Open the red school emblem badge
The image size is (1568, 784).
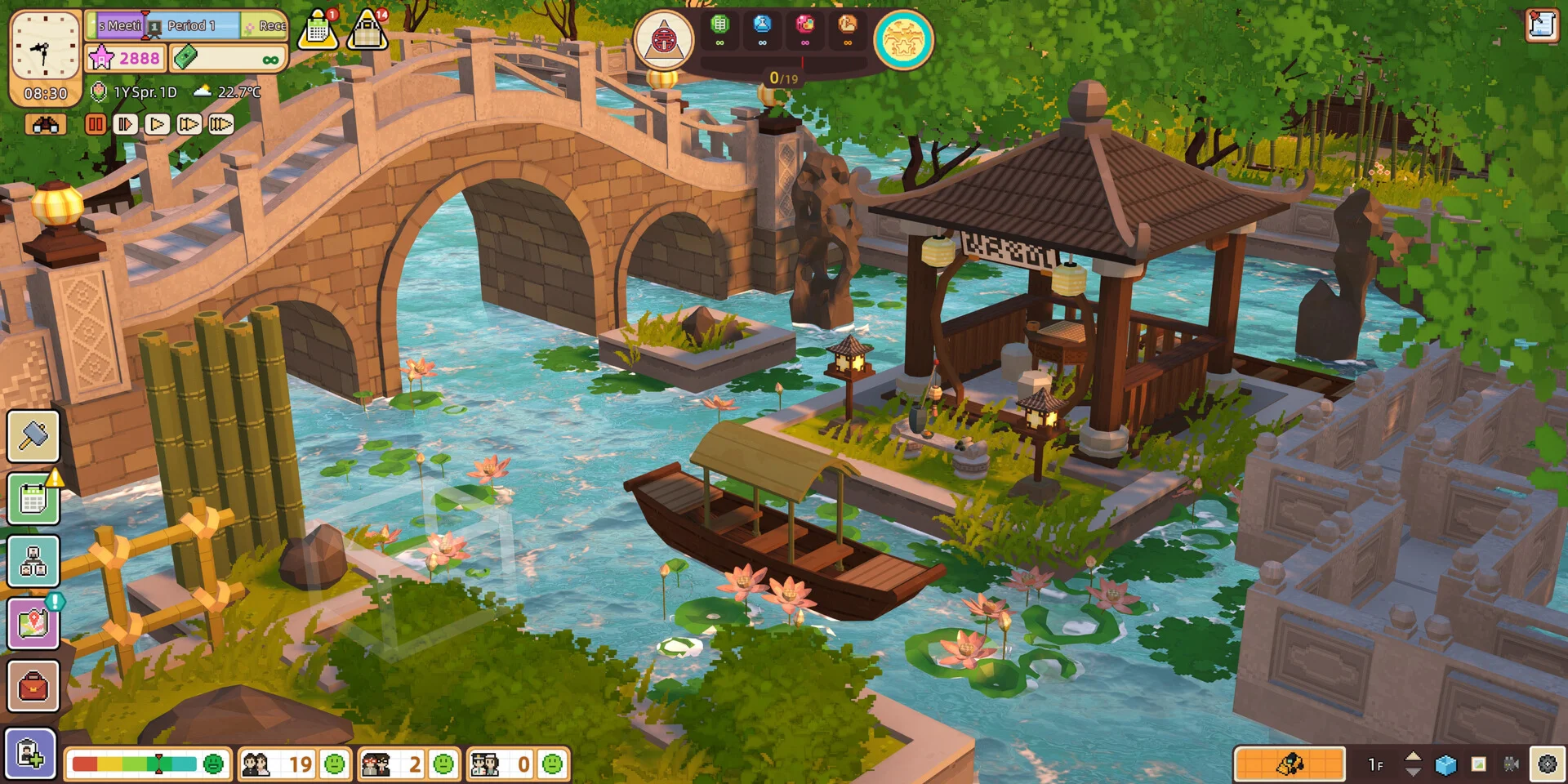coord(663,39)
